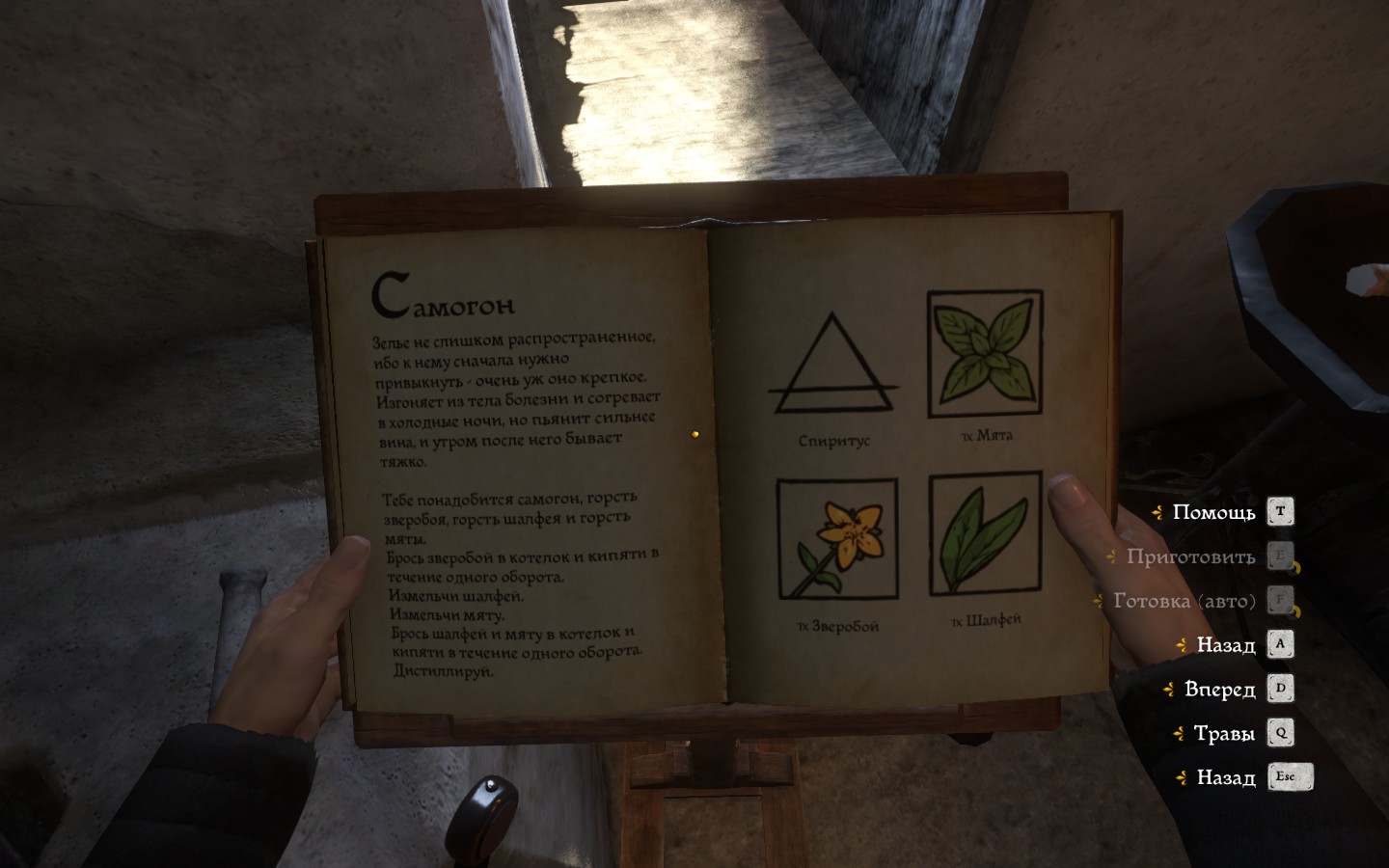This screenshot has height=868, width=1389.
Task: Choose the Зверобой yellow flower ingredient
Action: [x=837, y=540]
